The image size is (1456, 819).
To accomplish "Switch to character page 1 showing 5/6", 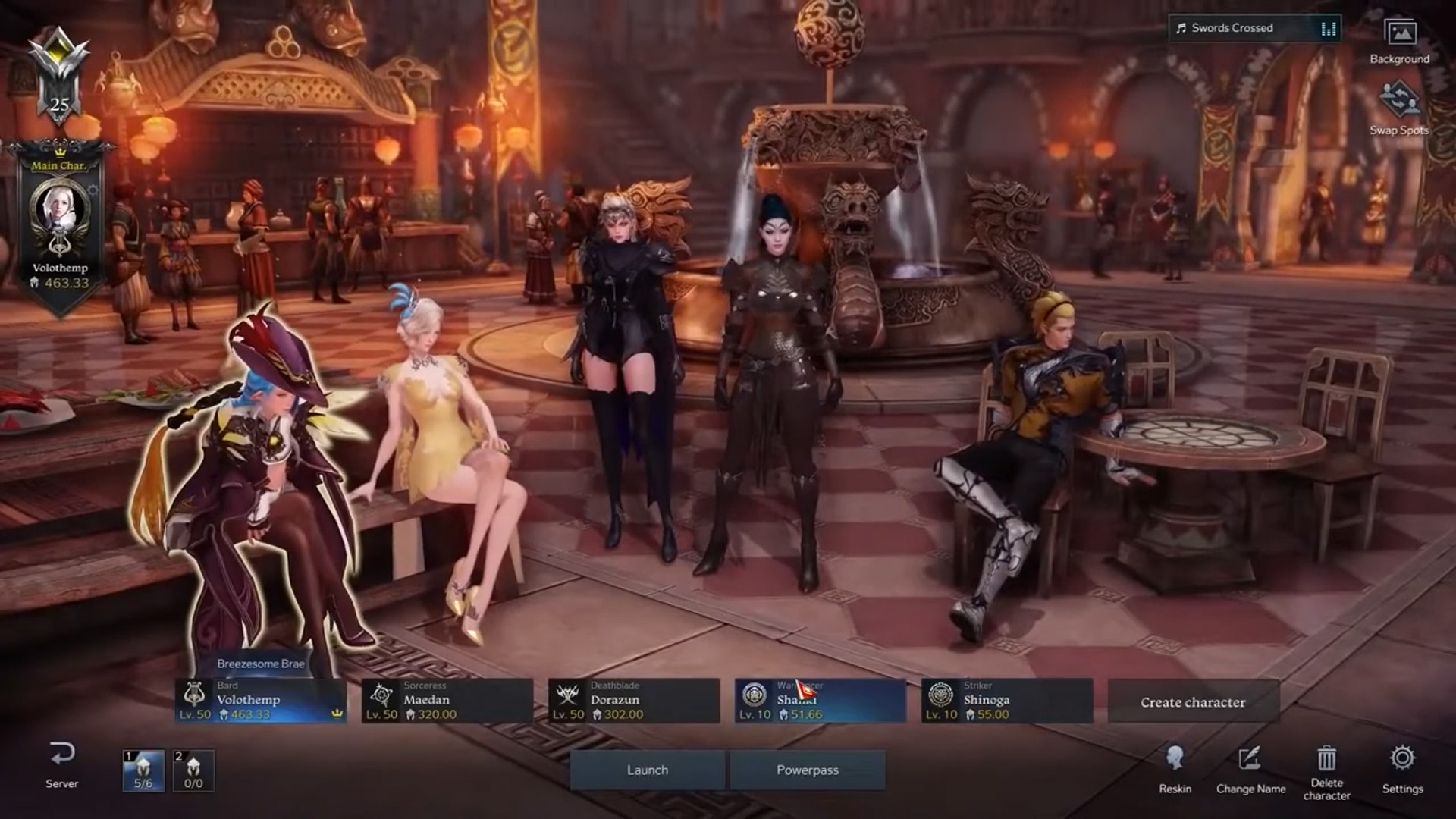I will 143,770.
